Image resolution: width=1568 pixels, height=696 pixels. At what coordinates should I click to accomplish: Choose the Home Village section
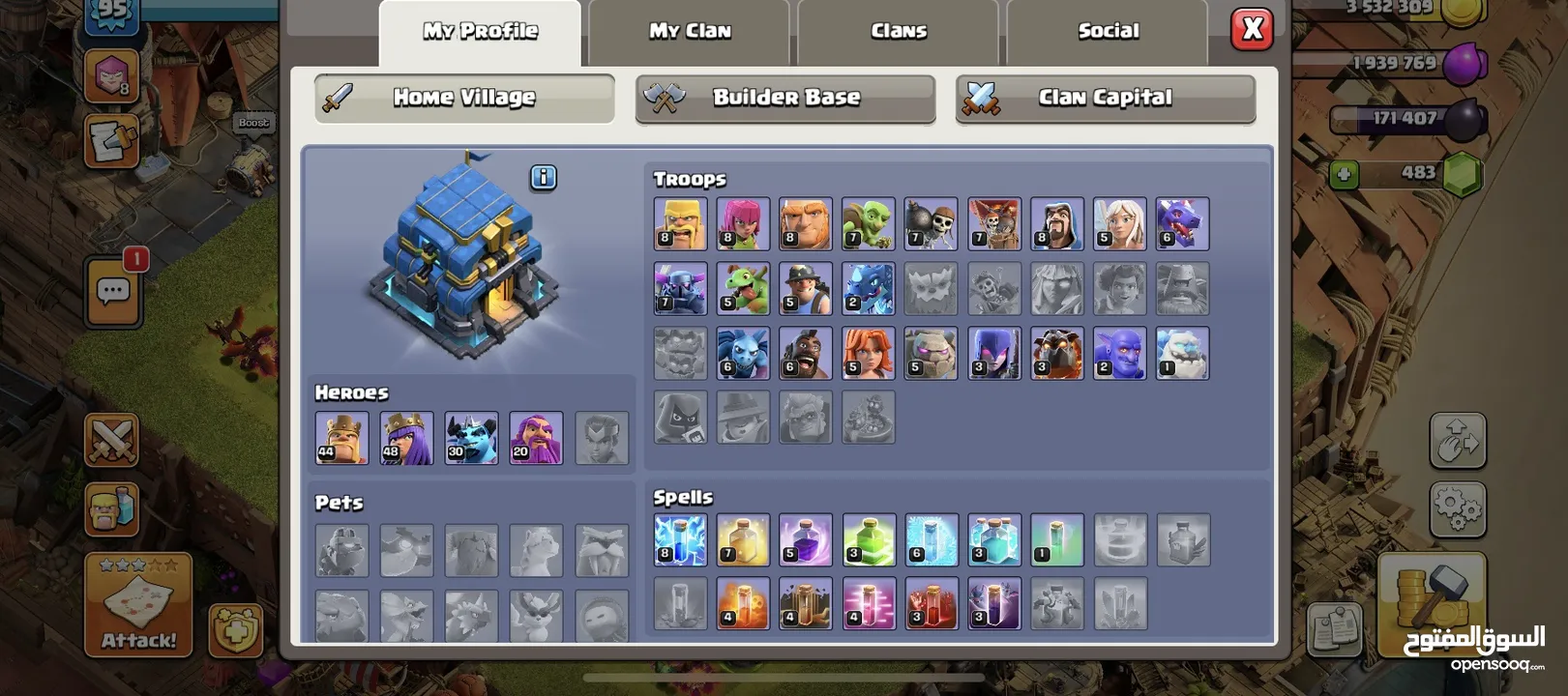click(x=464, y=98)
